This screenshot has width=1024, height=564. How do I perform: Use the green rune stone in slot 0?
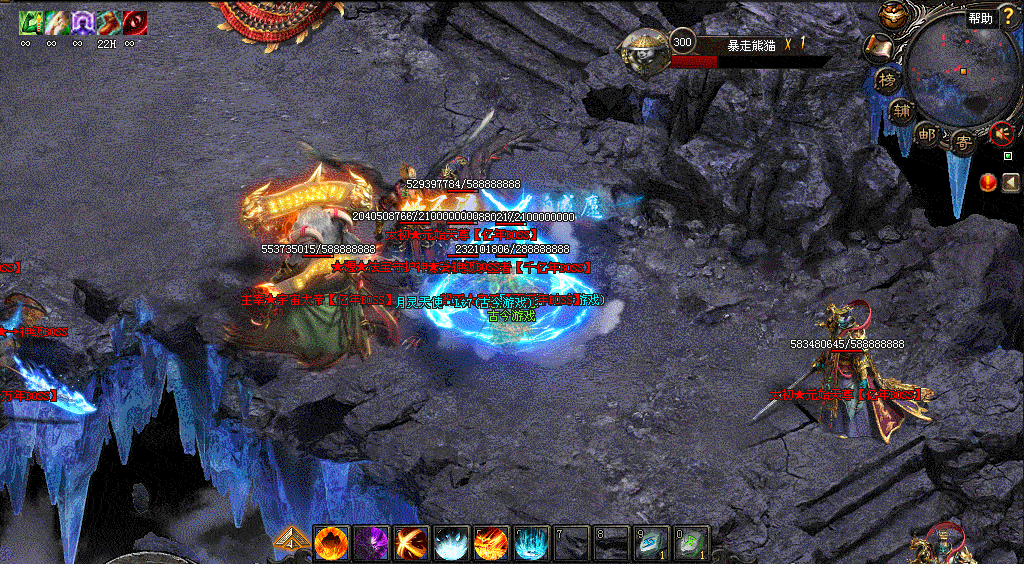[x=691, y=543]
